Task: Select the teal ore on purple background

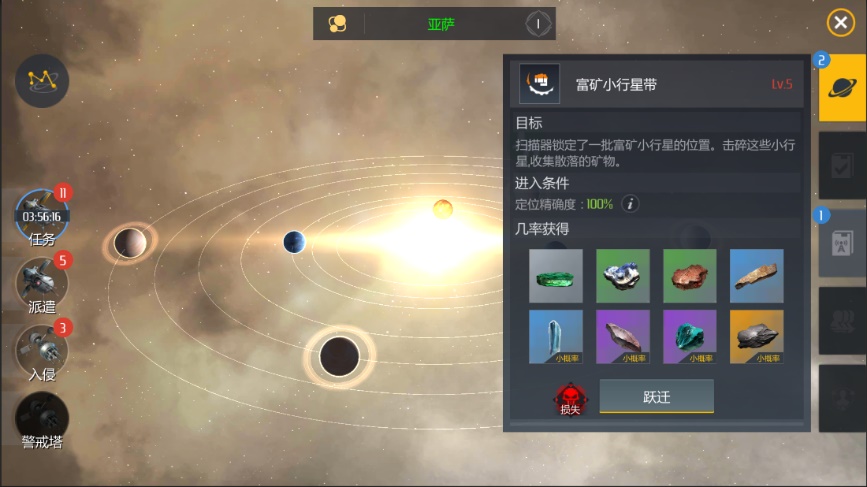Action: click(690, 337)
